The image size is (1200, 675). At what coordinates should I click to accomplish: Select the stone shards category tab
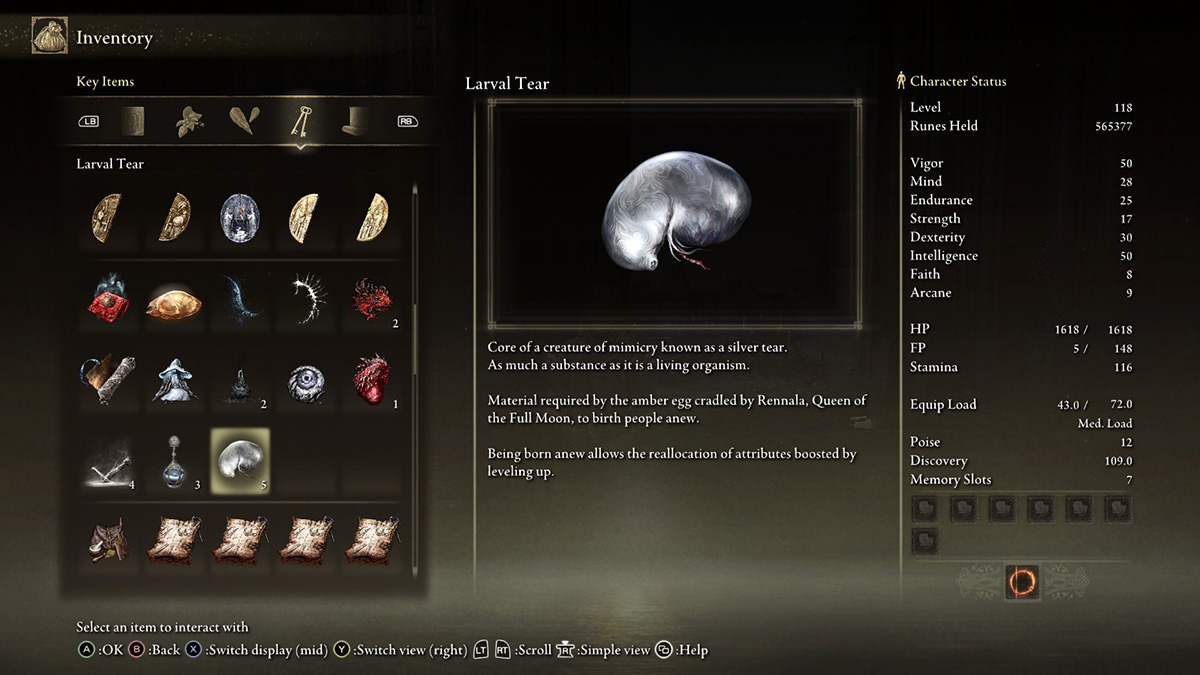(243, 121)
